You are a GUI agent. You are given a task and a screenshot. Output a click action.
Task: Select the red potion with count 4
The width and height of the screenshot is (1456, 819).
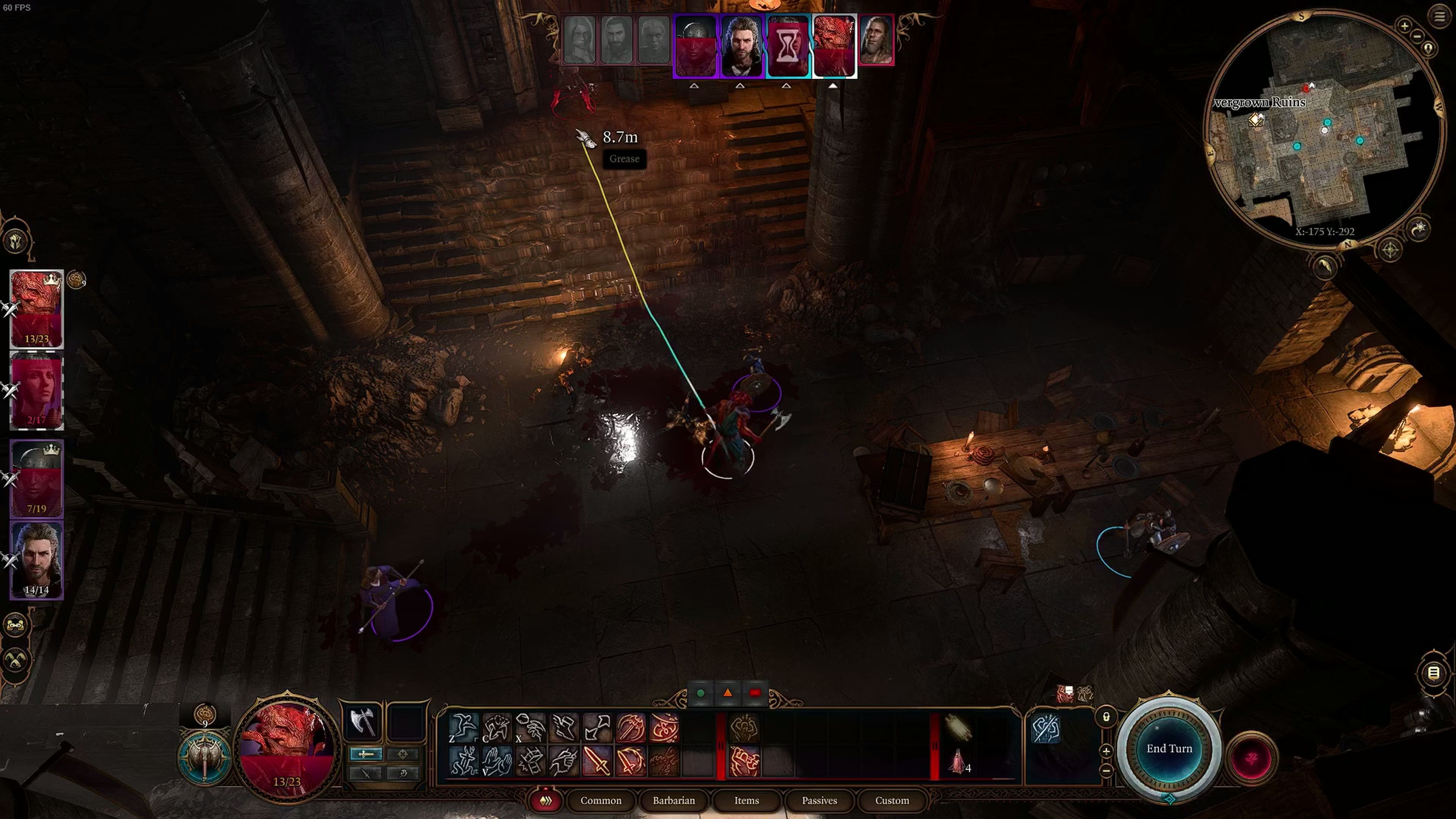958,761
